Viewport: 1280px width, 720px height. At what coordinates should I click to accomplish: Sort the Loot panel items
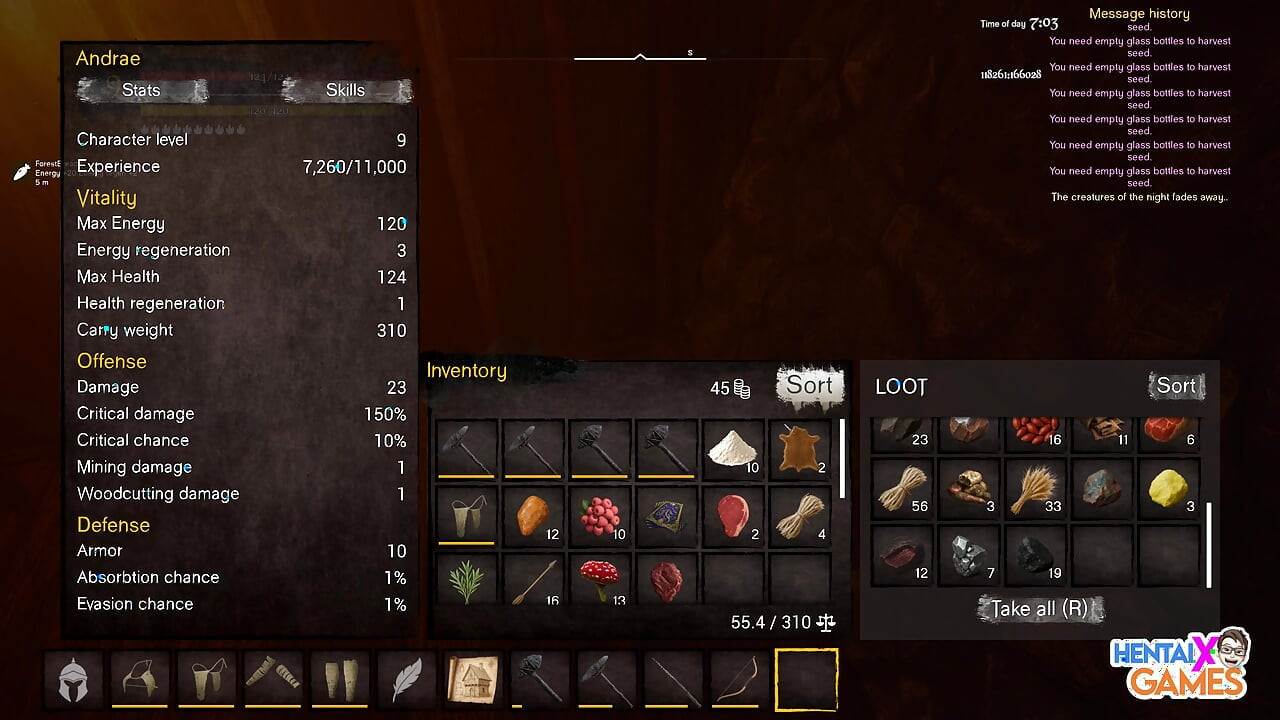coord(1176,386)
